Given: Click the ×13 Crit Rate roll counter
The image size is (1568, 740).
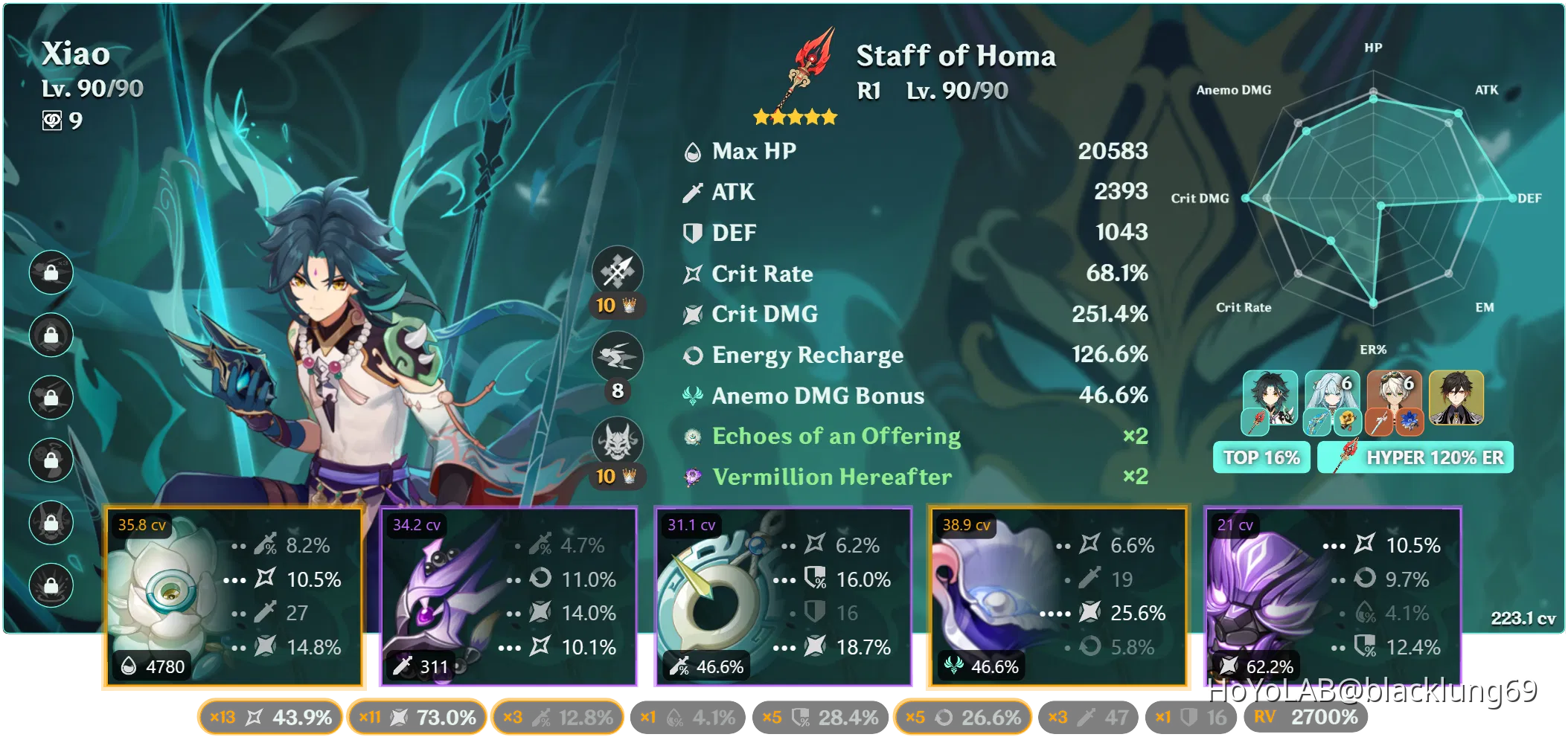Looking at the screenshot, I should point(269,717).
